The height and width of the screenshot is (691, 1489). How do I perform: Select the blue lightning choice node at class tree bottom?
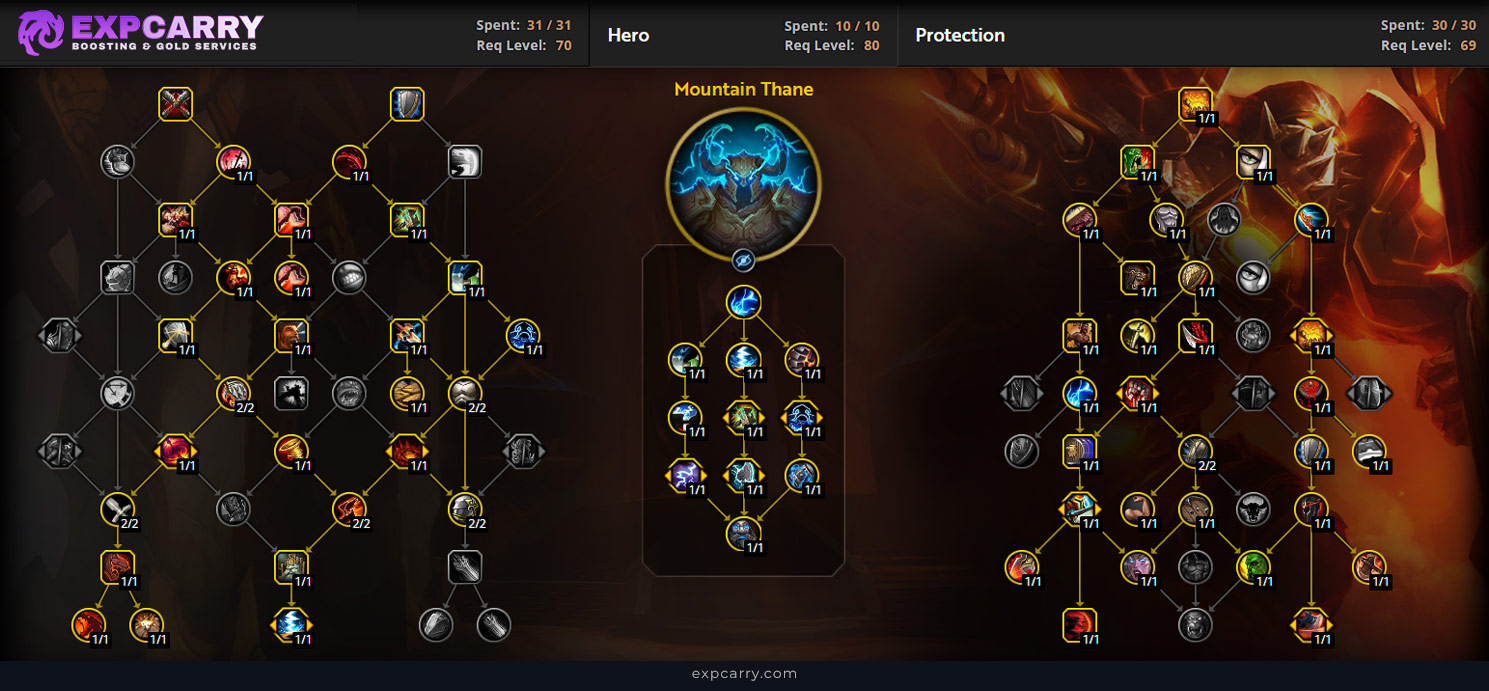[x=291, y=625]
